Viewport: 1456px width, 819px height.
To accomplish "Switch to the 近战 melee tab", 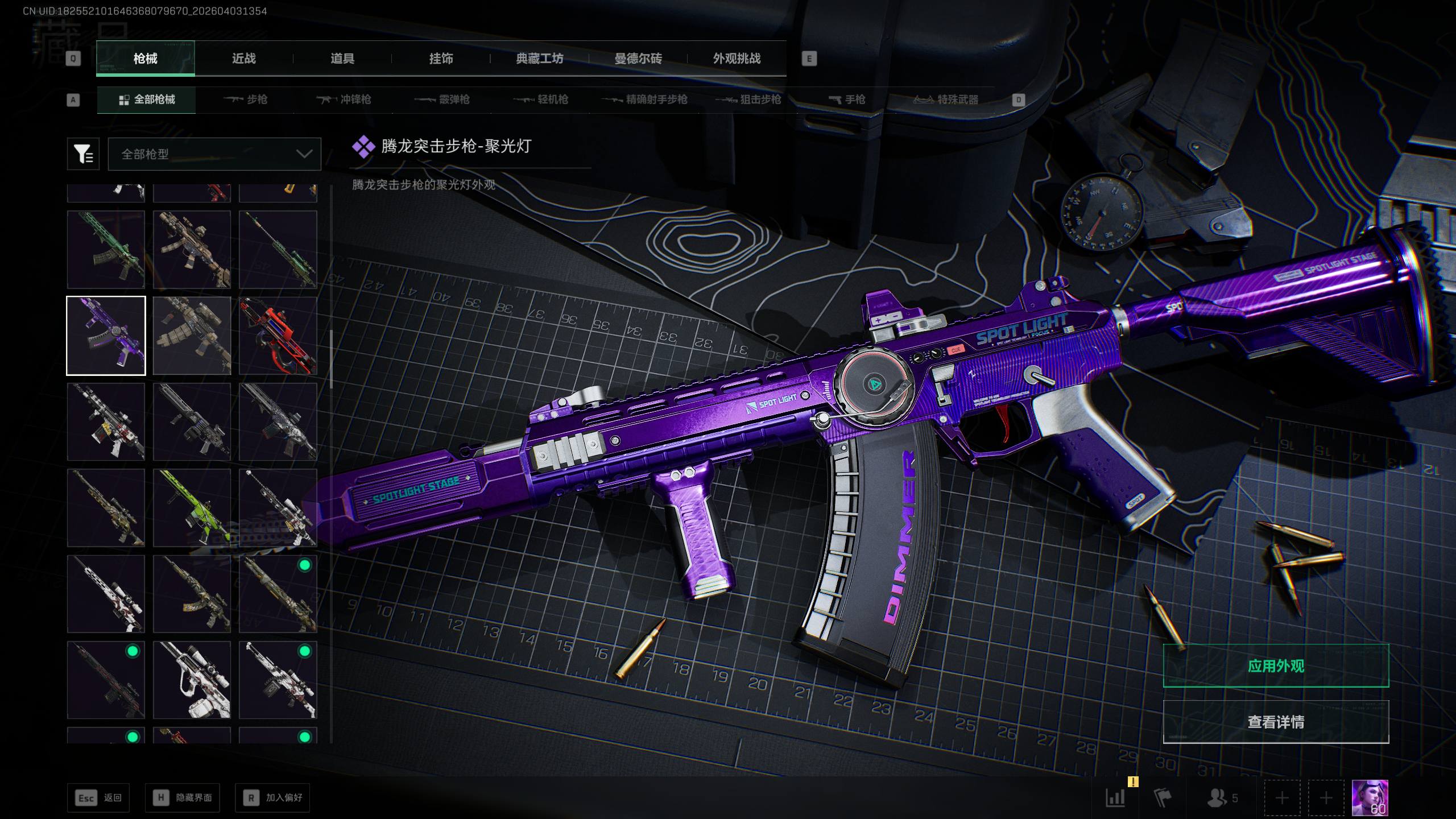I will (x=243, y=59).
